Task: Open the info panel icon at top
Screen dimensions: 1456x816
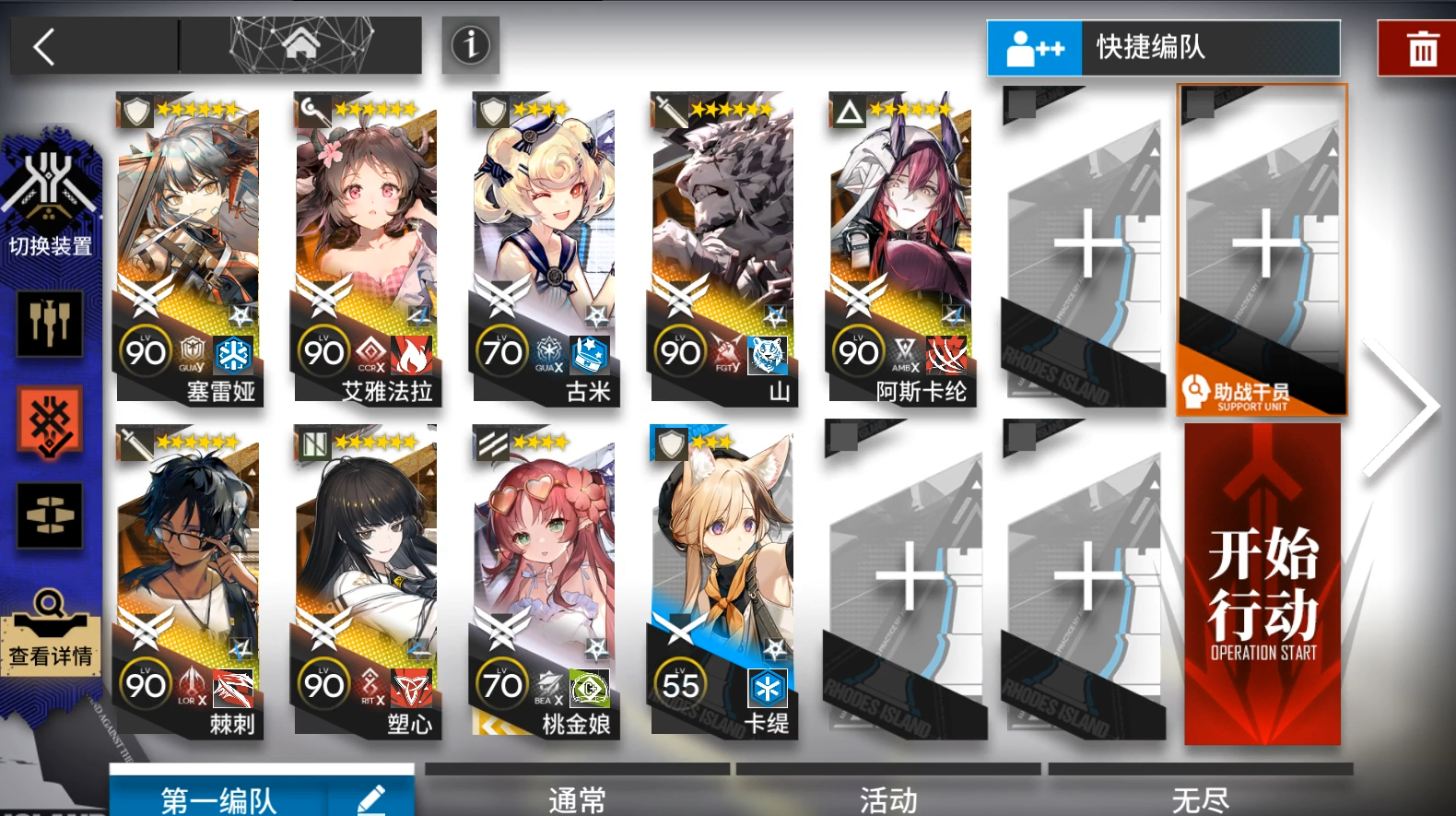Action: point(470,45)
